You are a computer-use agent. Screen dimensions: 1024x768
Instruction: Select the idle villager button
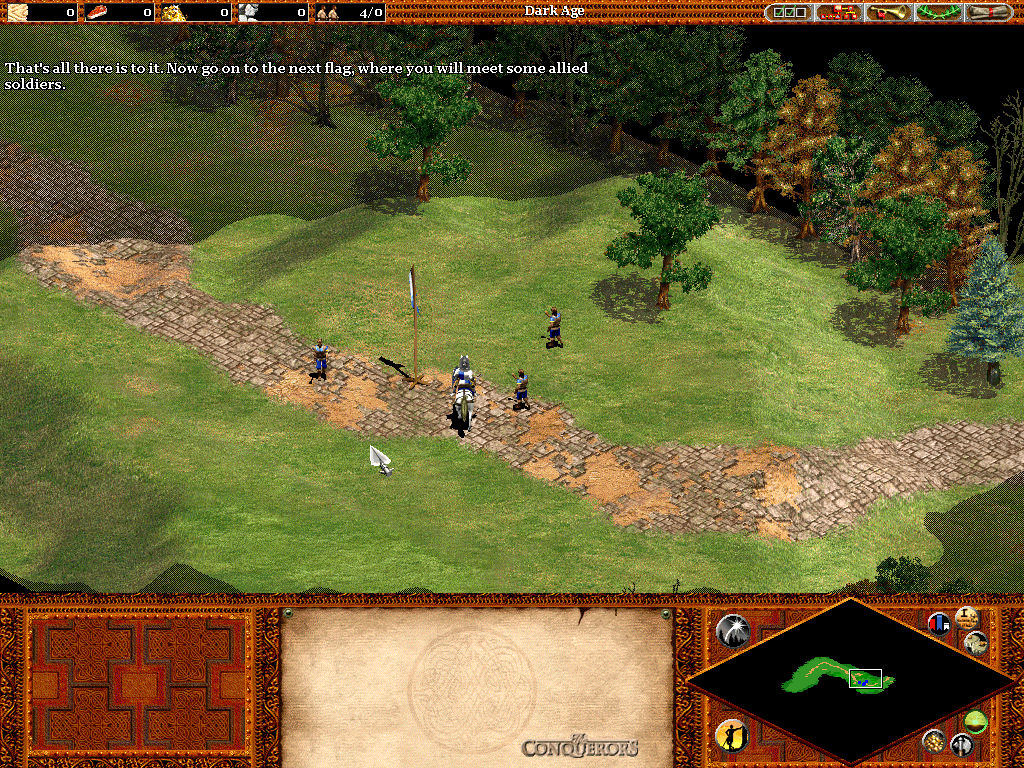731,735
